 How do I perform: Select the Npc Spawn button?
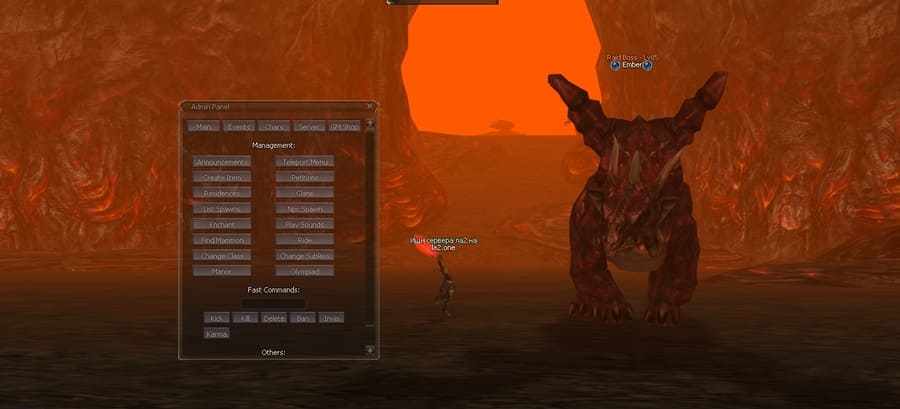pyautogui.click(x=305, y=209)
